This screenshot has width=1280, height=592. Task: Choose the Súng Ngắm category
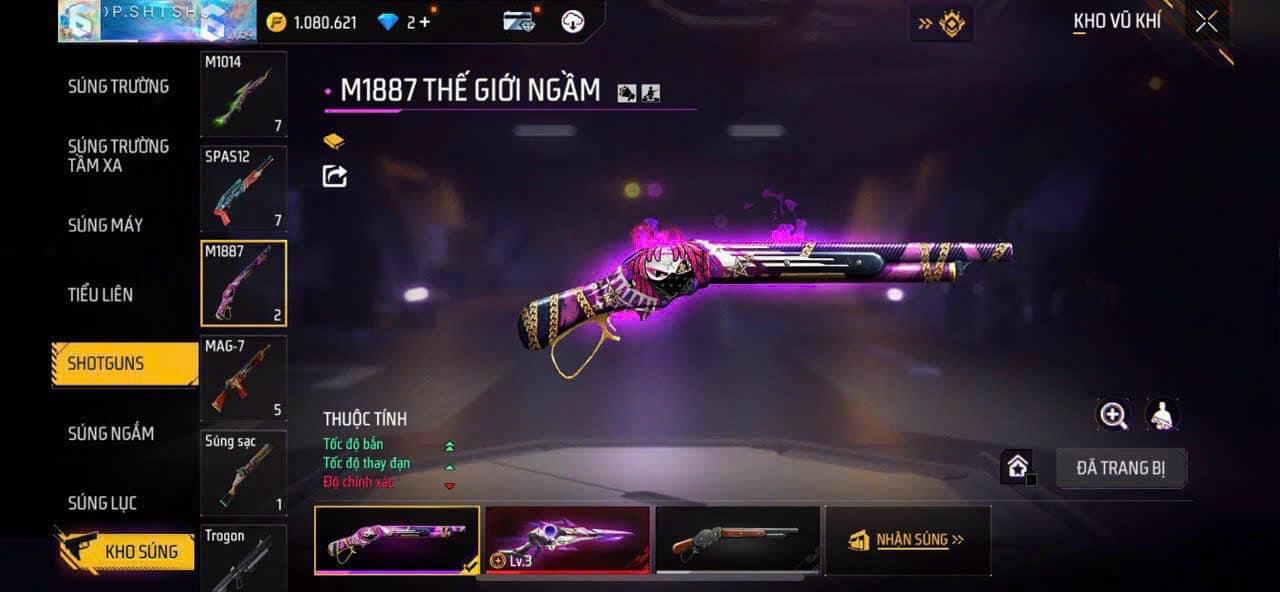tap(111, 433)
